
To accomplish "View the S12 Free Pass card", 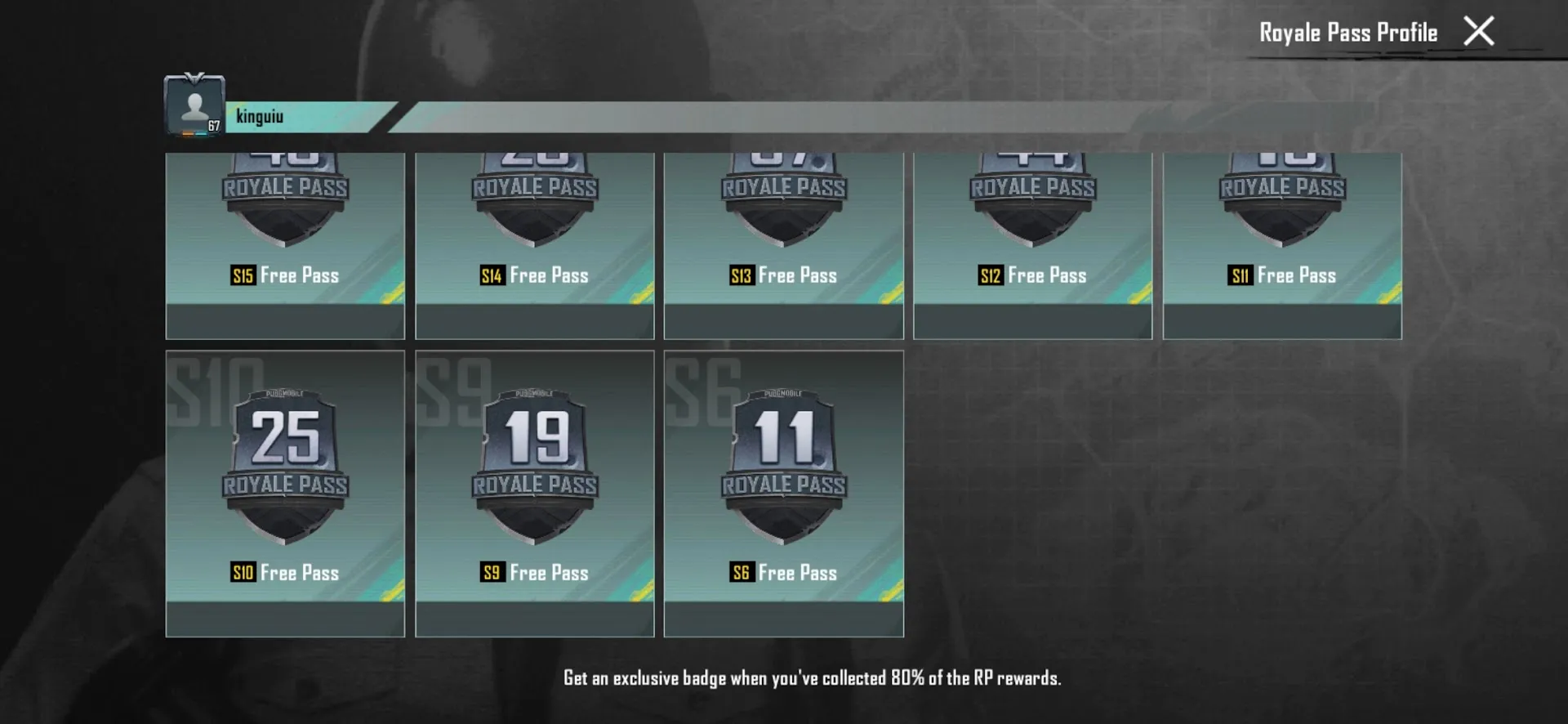I will coord(1032,245).
